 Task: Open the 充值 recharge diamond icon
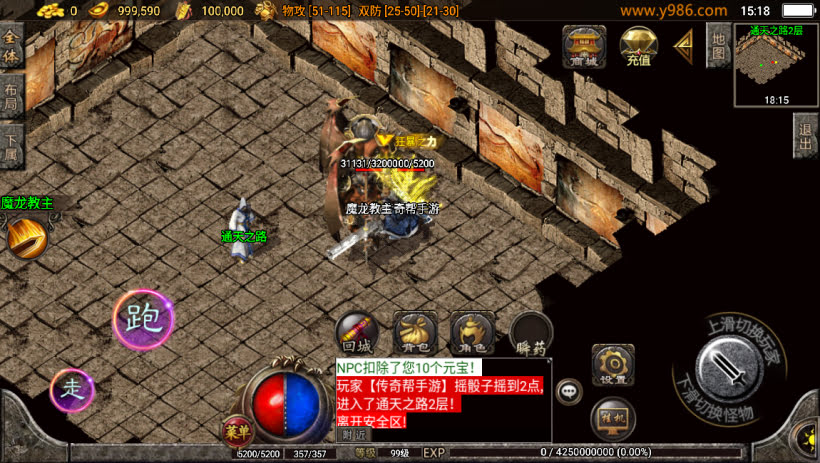[x=638, y=46]
